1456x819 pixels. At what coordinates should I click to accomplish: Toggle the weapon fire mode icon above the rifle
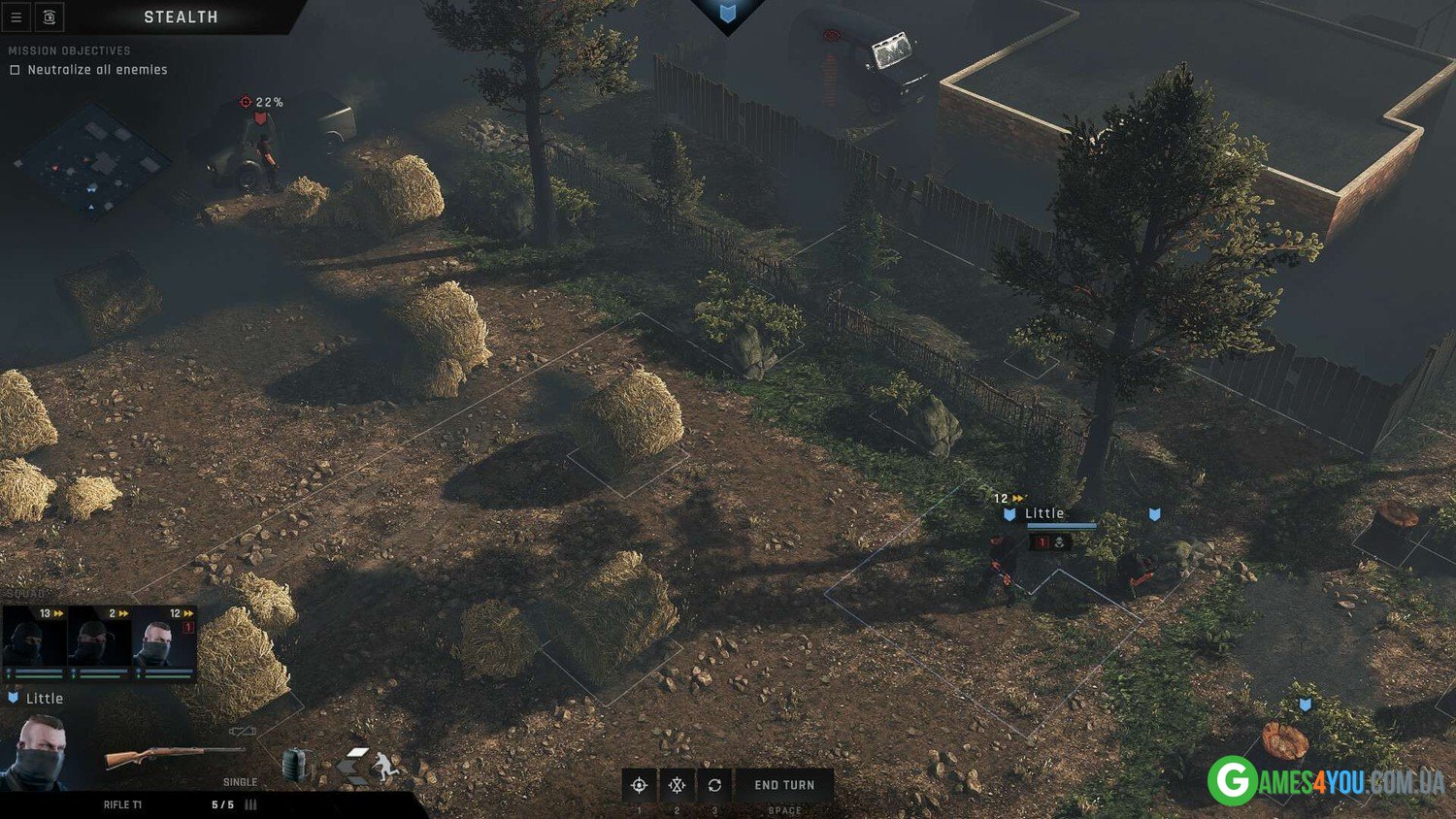tap(242, 731)
